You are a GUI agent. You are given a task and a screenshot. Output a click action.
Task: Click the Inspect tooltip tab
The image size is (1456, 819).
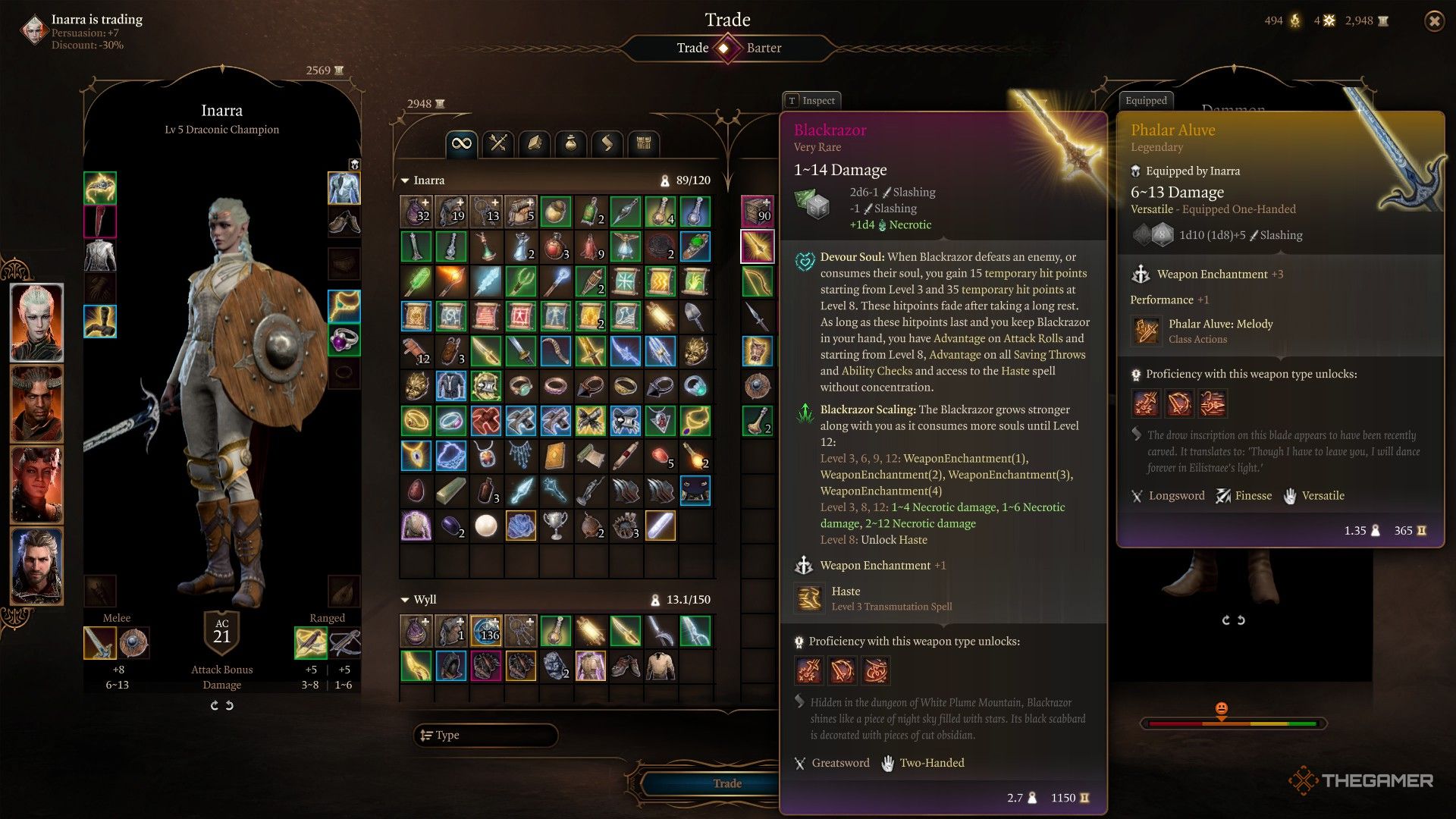coord(811,100)
